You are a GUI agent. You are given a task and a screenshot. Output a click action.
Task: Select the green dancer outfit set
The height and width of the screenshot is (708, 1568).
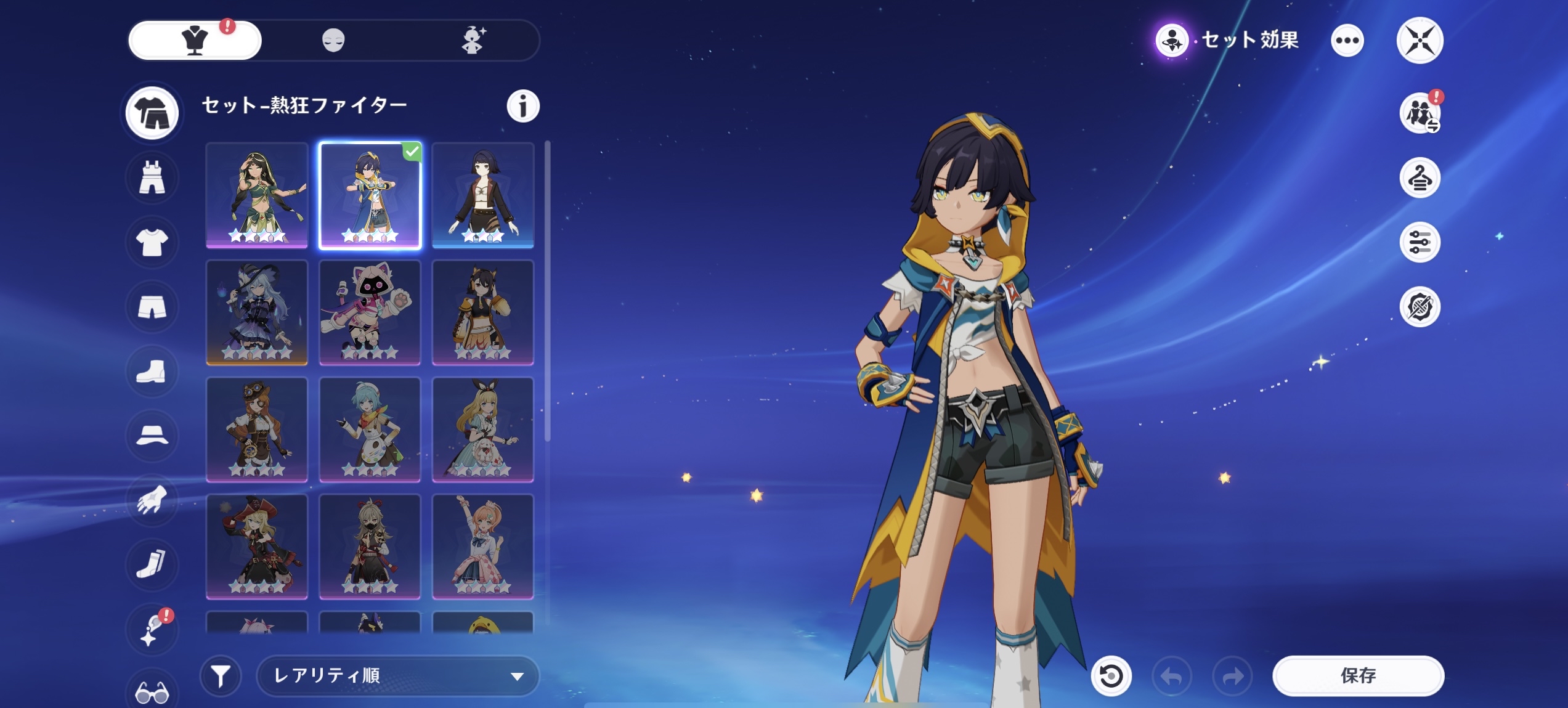click(x=257, y=195)
